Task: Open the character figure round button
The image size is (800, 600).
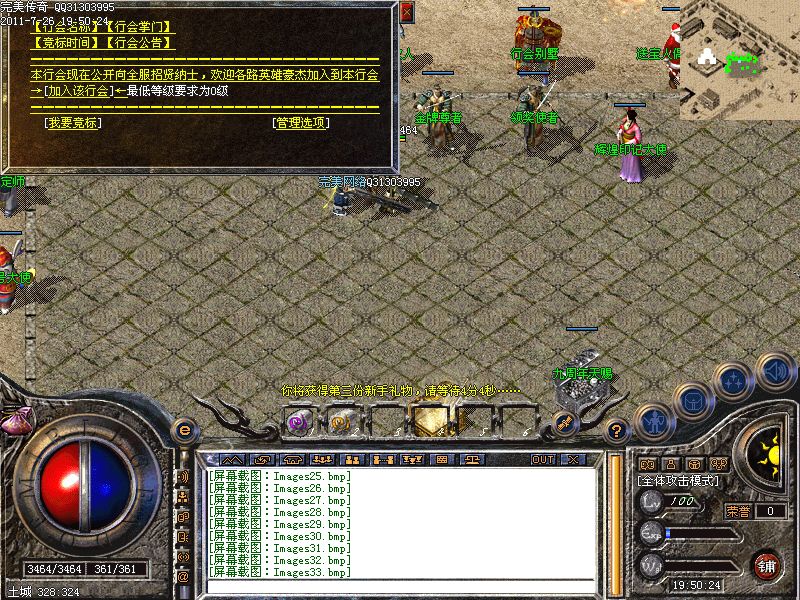Action: [x=652, y=422]
